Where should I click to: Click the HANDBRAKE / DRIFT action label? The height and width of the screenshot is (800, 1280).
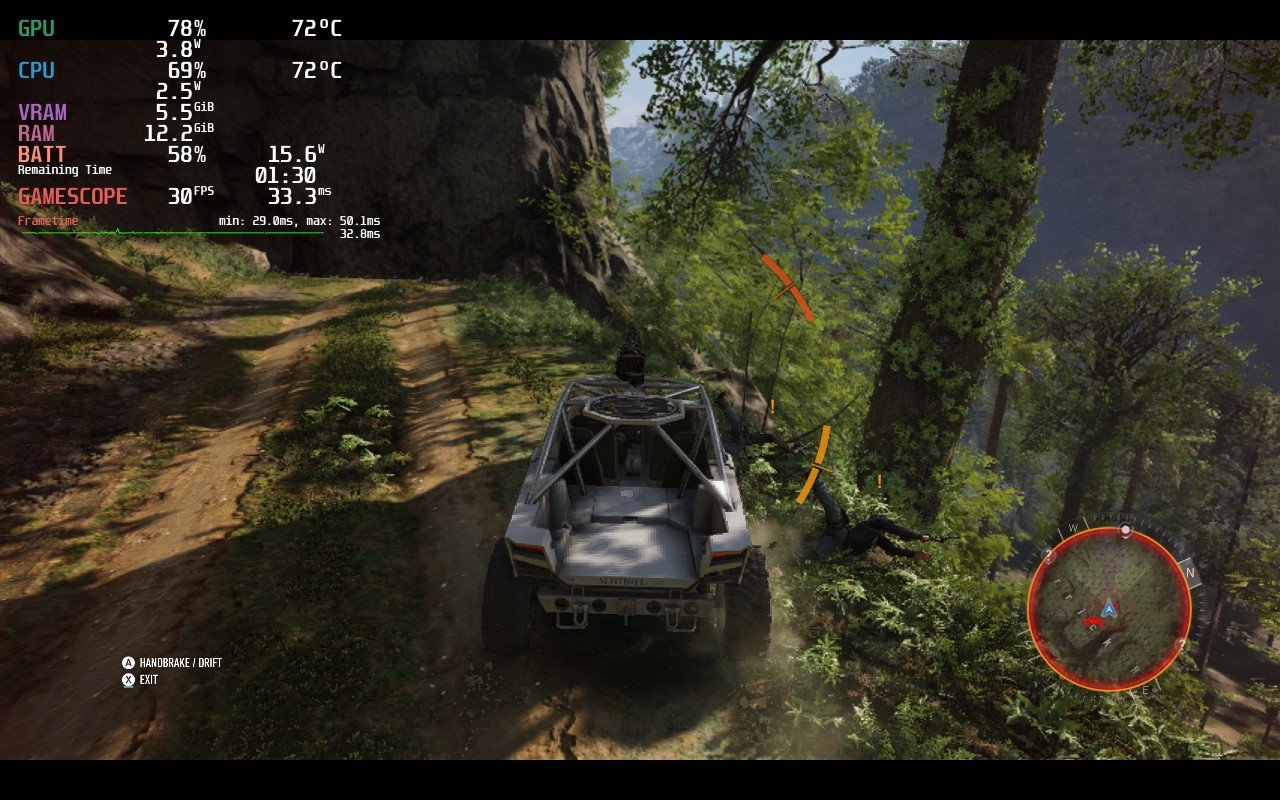pyautogui.click(x=180, y=662)
